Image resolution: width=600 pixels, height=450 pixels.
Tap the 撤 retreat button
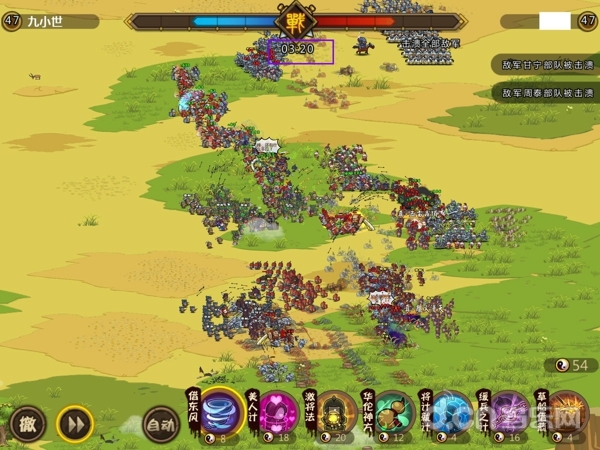pyautogui.click(x=28, y=423)
